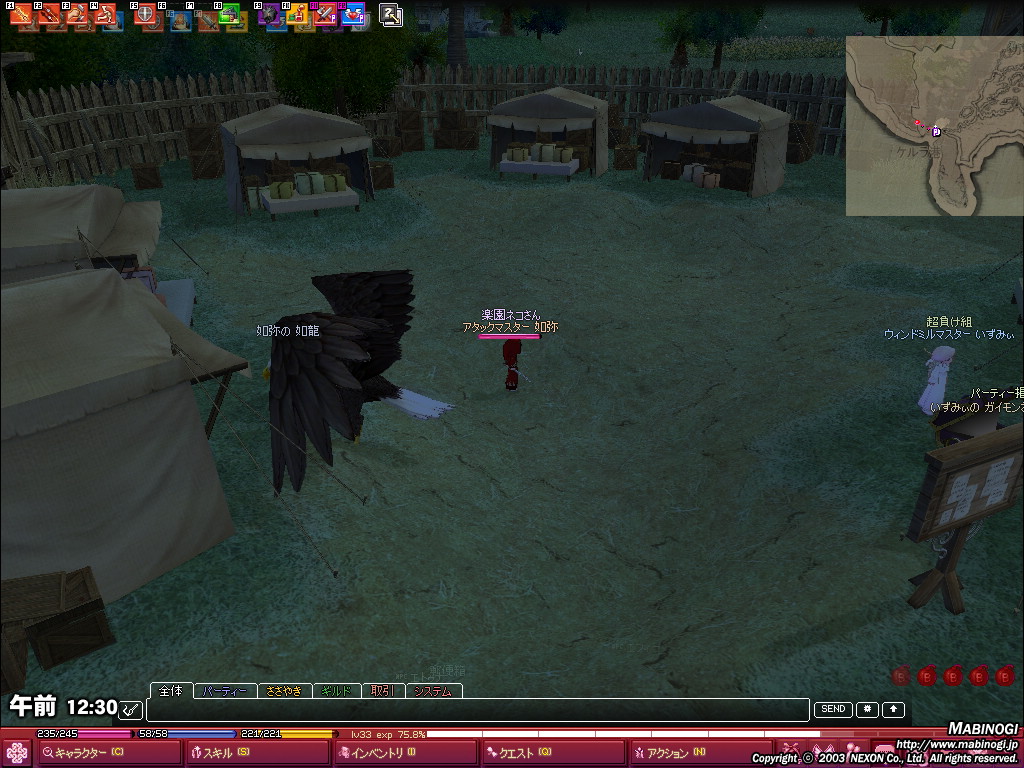The width and height of the screenshot is (1024, 768).
Task: Click the hotbar switch icon numbered 2
Action: click(391, 14)
